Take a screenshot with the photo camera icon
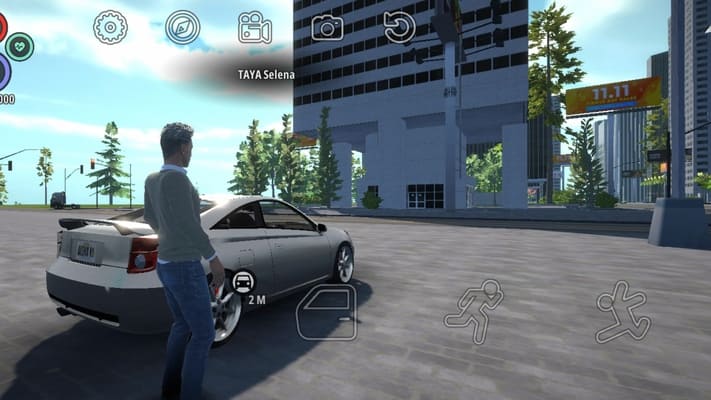Viewport: 711px width, 400px height. (x=327, y=27)
